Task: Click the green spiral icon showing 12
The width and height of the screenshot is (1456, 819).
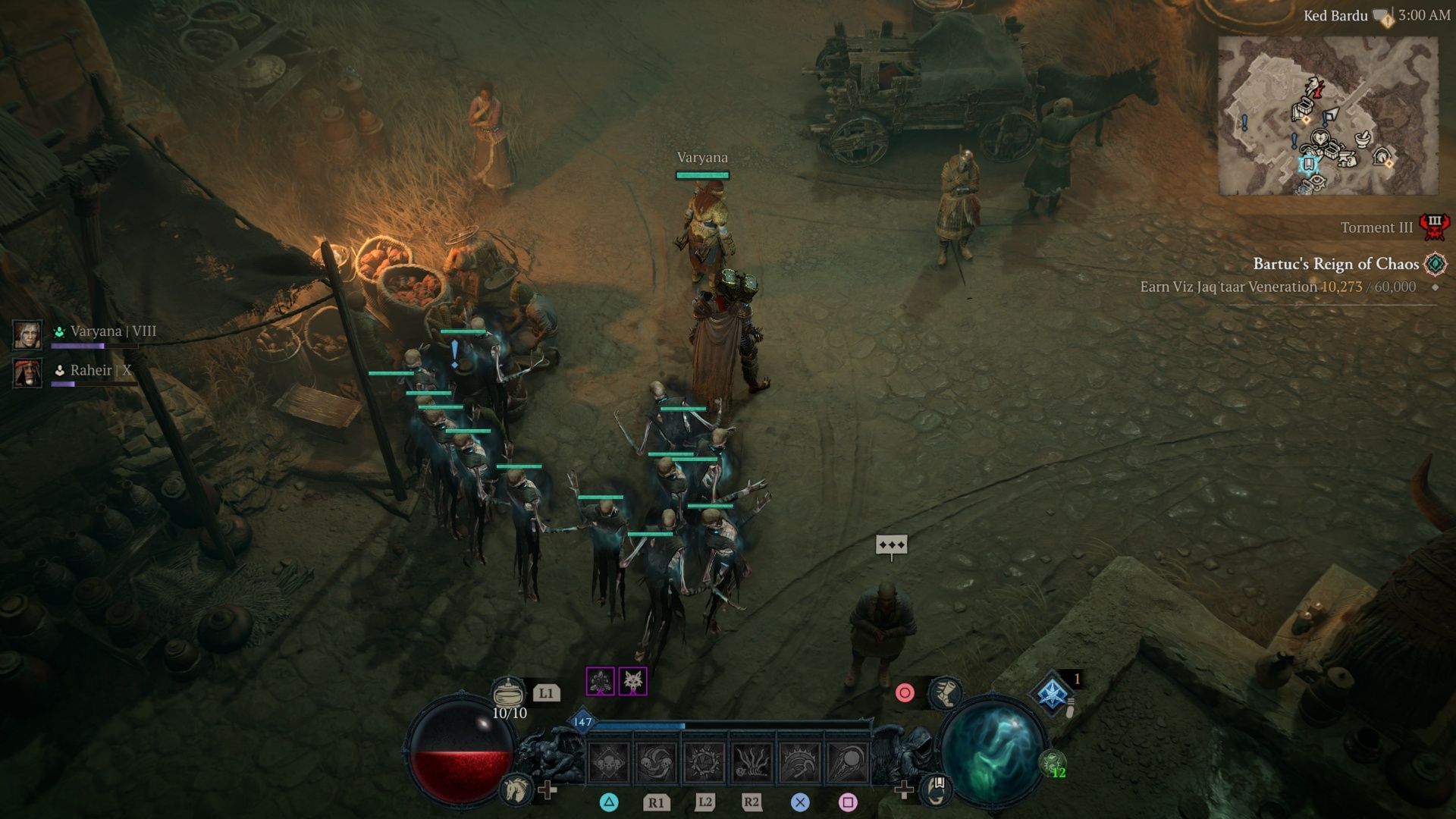Action: click(1053, 763)
